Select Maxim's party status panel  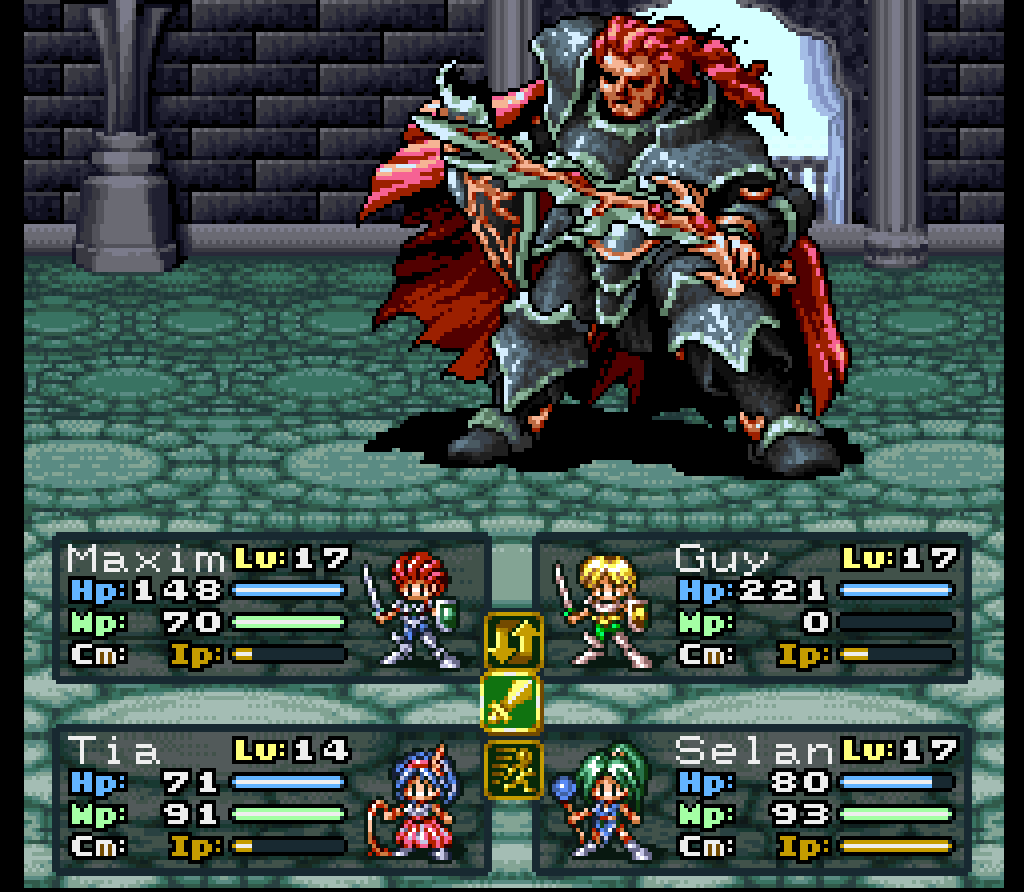click(x=270, y=608)
